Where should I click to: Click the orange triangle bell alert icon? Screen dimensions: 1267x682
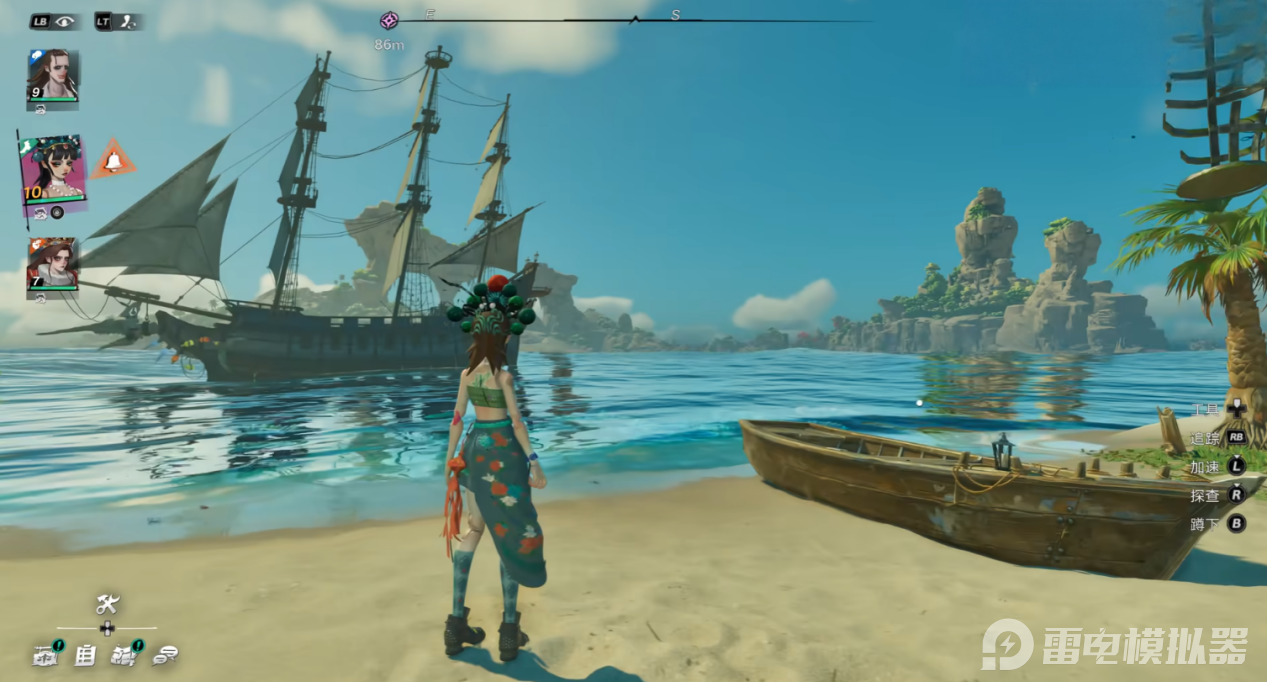coord(113,160)
